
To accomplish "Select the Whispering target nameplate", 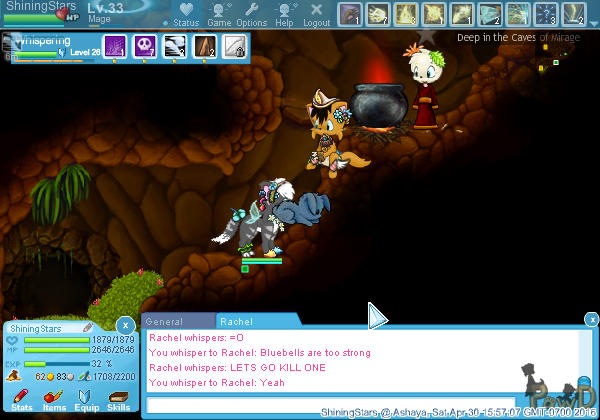I will point(45,43).
